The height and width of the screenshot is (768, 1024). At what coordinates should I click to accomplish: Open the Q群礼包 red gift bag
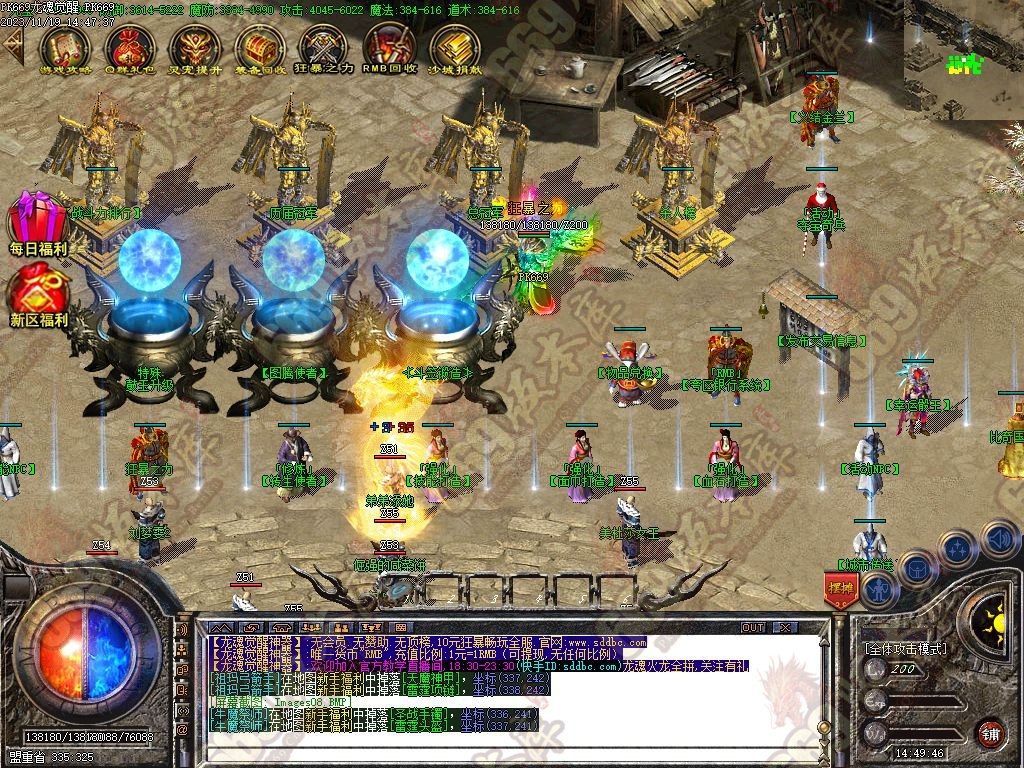[130, 46]
